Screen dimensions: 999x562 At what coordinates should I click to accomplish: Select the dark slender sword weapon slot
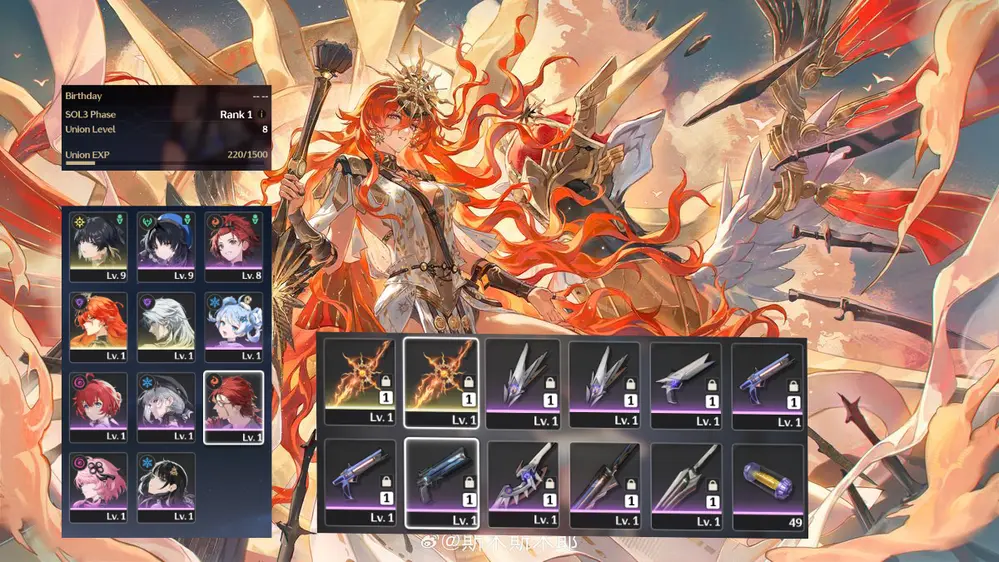[x=604, y=483]
